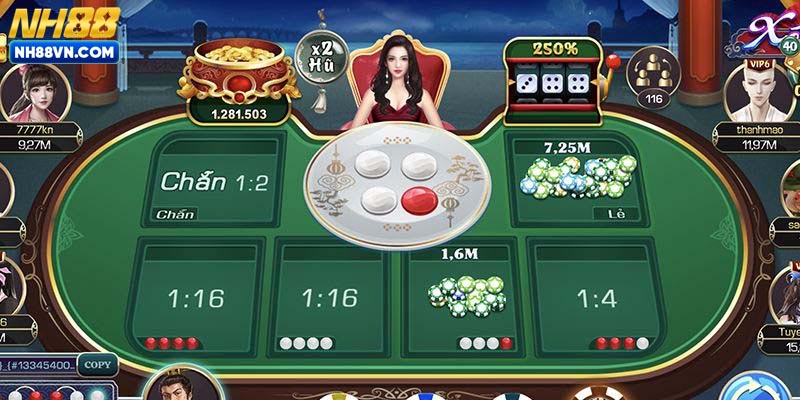Bet on 1:16 with four white tokens
Image resolution: width=800 pixels, height=400 pixels.
[329, 297]
